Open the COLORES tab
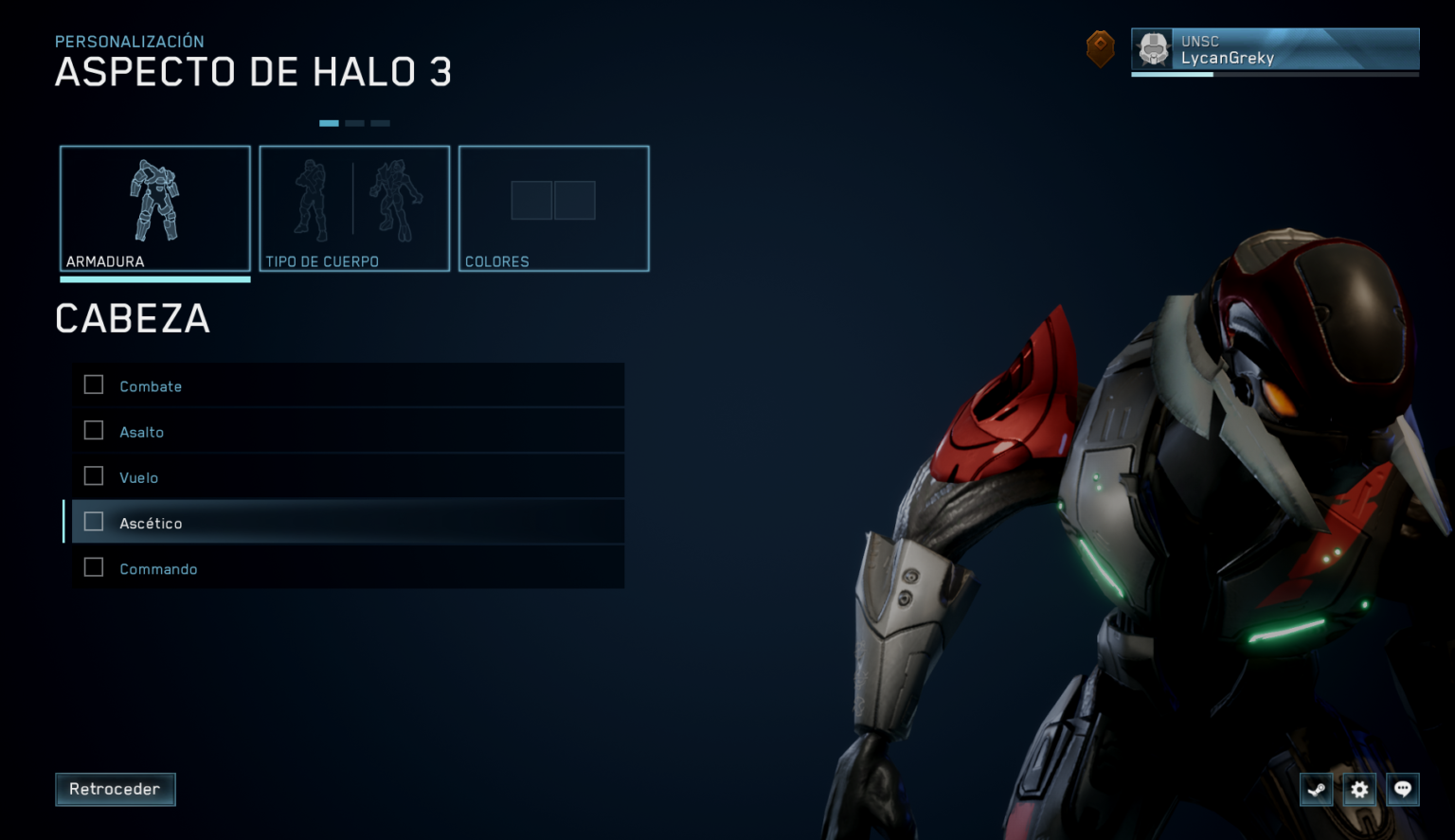Image resolution: width=1455 pixels, height=840 pixels. 553,208
